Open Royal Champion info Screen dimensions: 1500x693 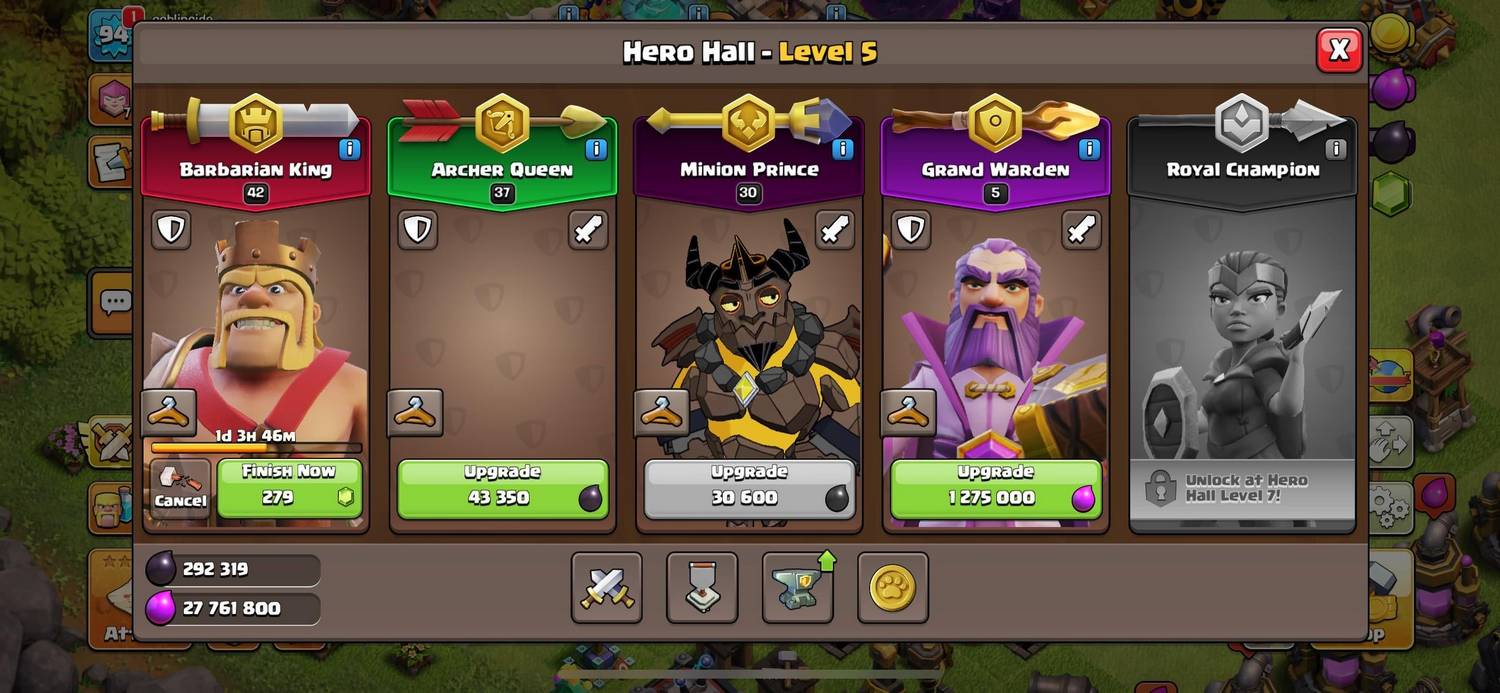pyautogui.click(x=1335, y=149)
